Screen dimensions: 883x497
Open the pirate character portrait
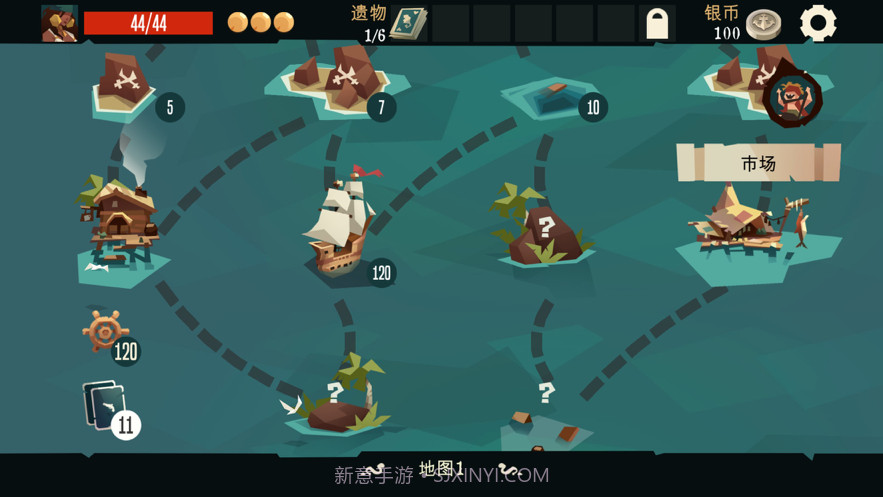(59, 22)
